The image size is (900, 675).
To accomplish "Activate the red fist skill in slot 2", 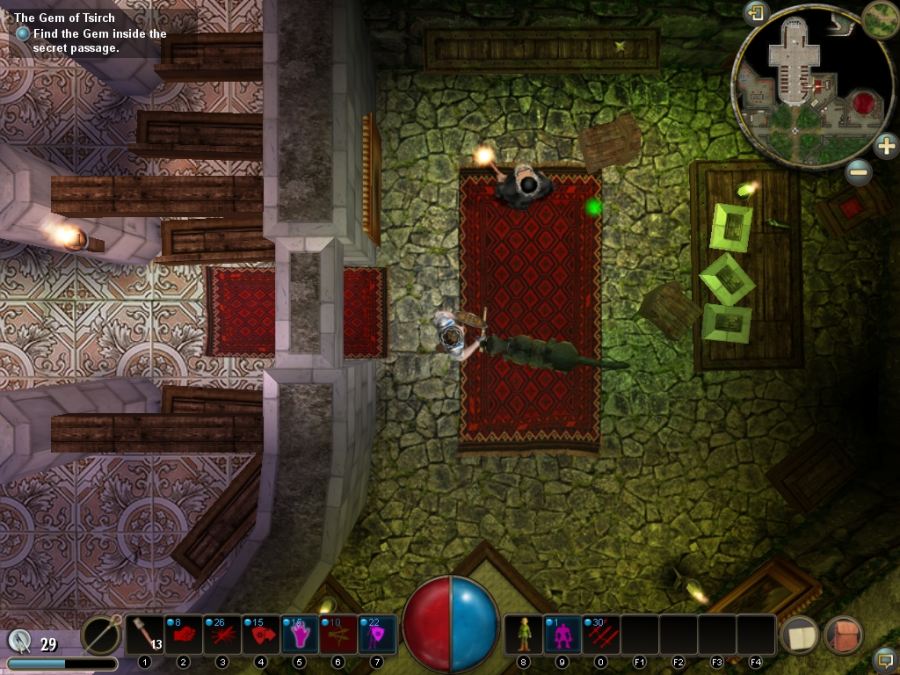I will [x=184, y=634].
